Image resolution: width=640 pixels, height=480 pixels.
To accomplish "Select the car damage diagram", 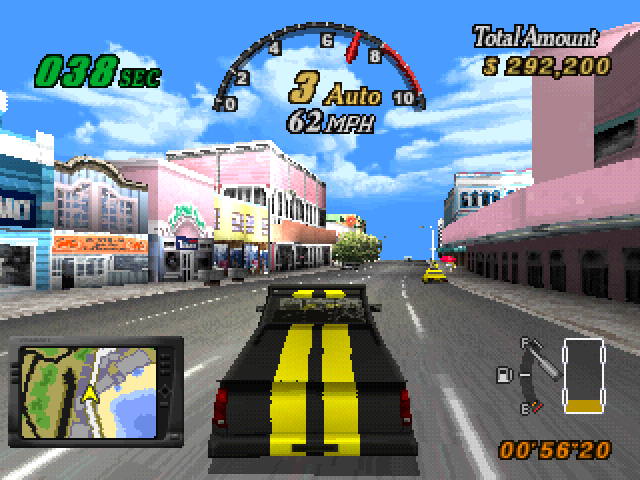I will click(582, 376).
